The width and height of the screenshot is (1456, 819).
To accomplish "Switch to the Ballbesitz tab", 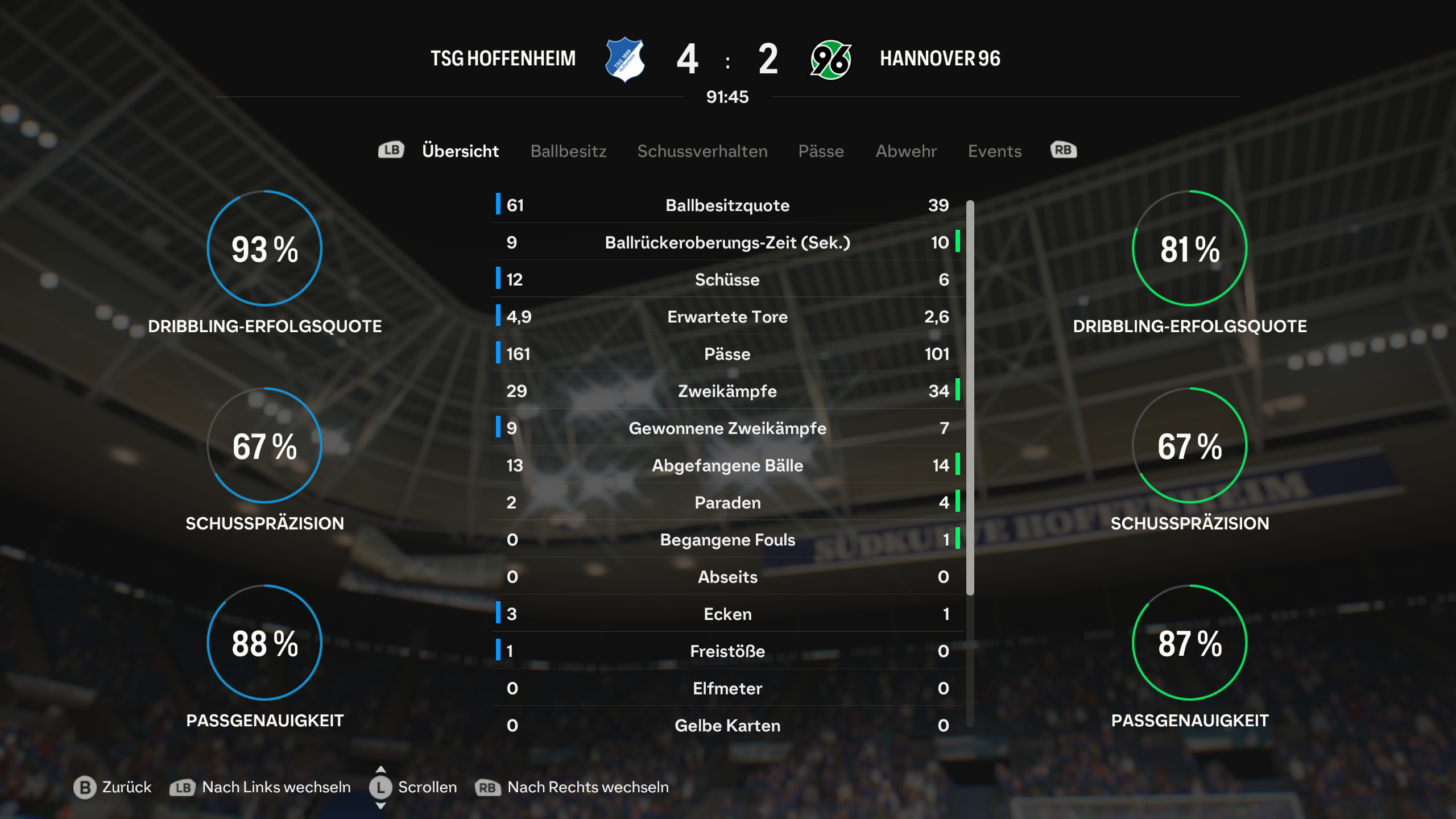I will coord(568,151).
